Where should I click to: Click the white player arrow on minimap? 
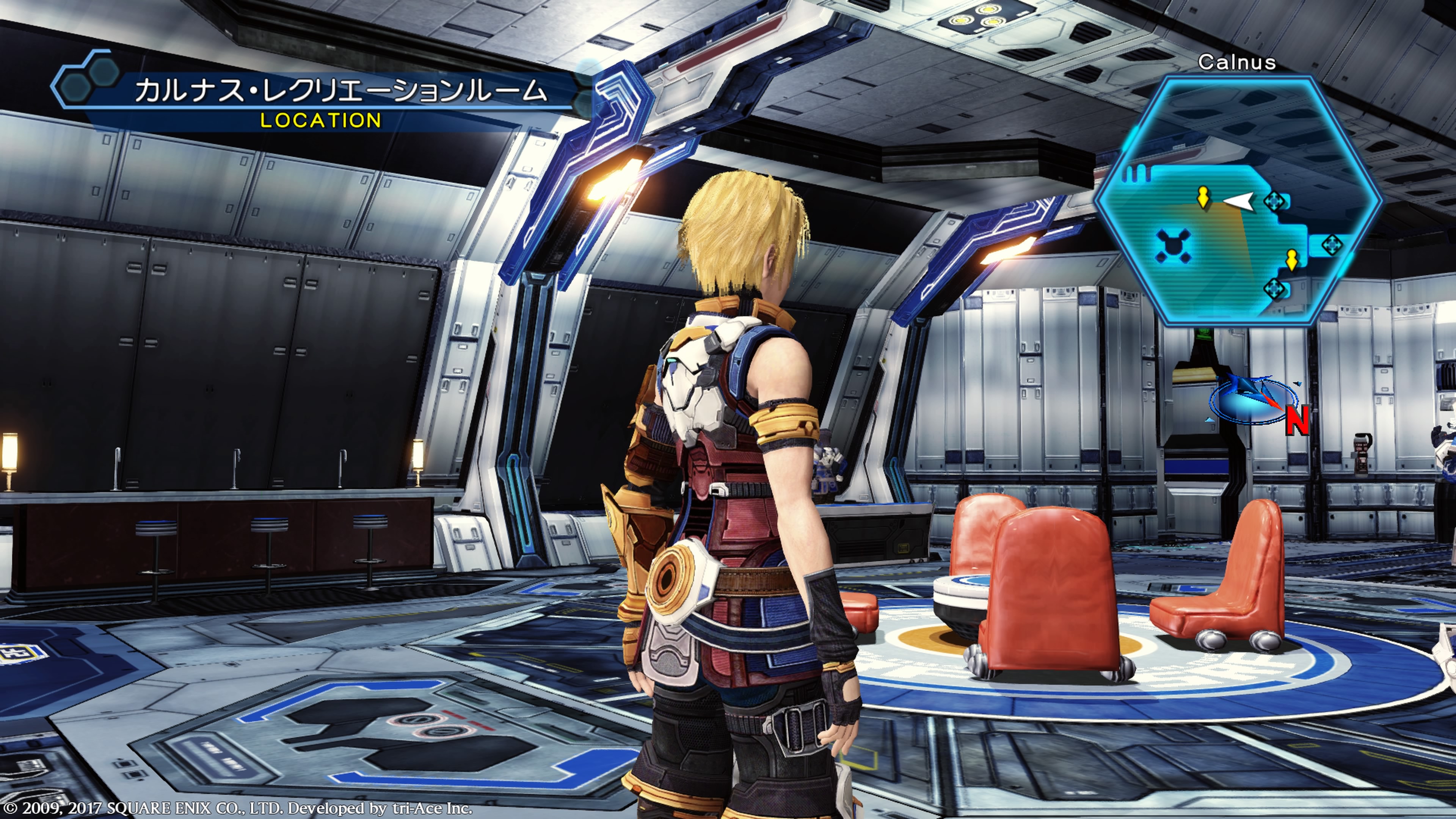[1239, 201]
